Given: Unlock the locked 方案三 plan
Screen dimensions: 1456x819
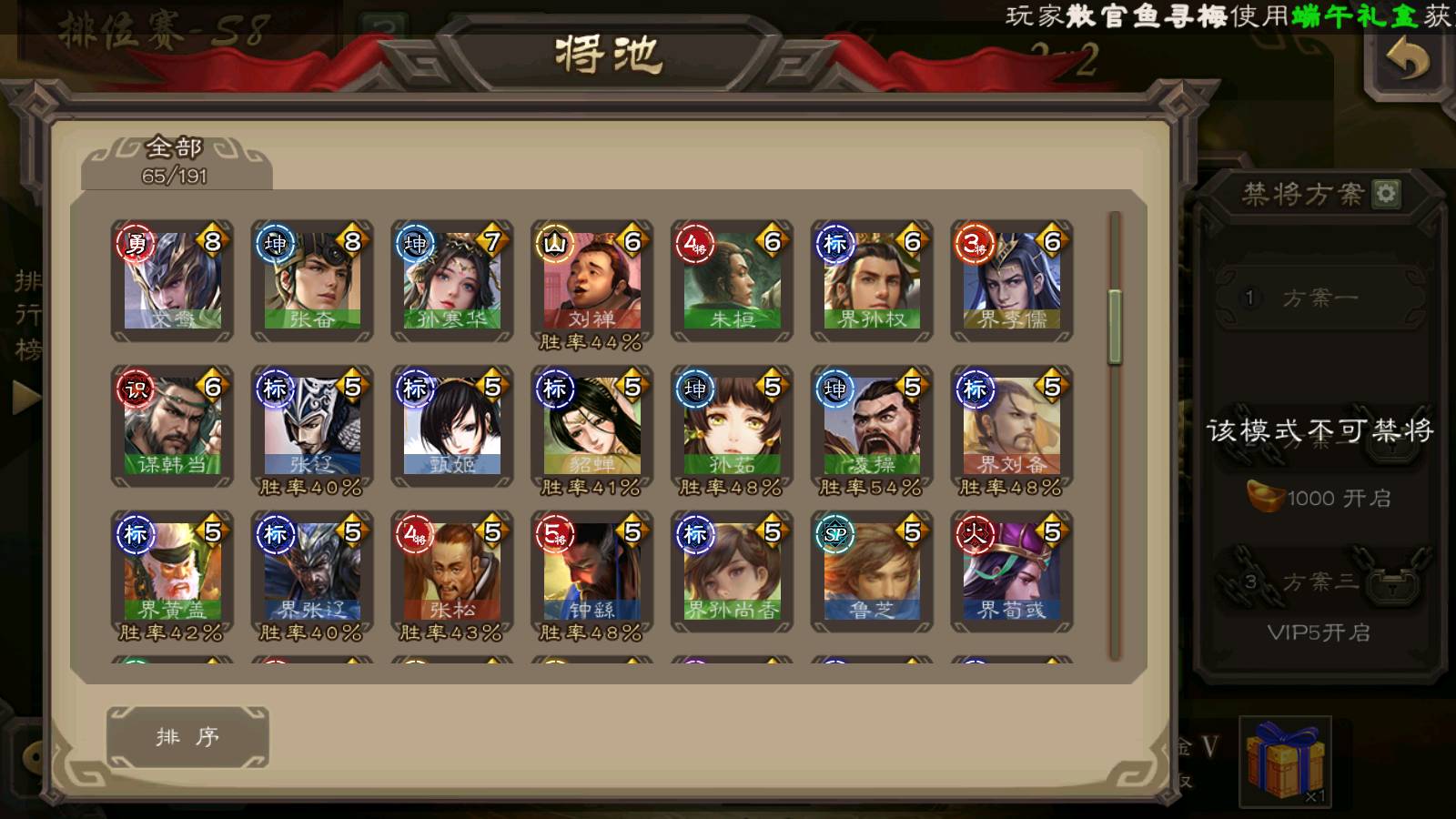Looking at the screenshot, I should point(1319,582).
